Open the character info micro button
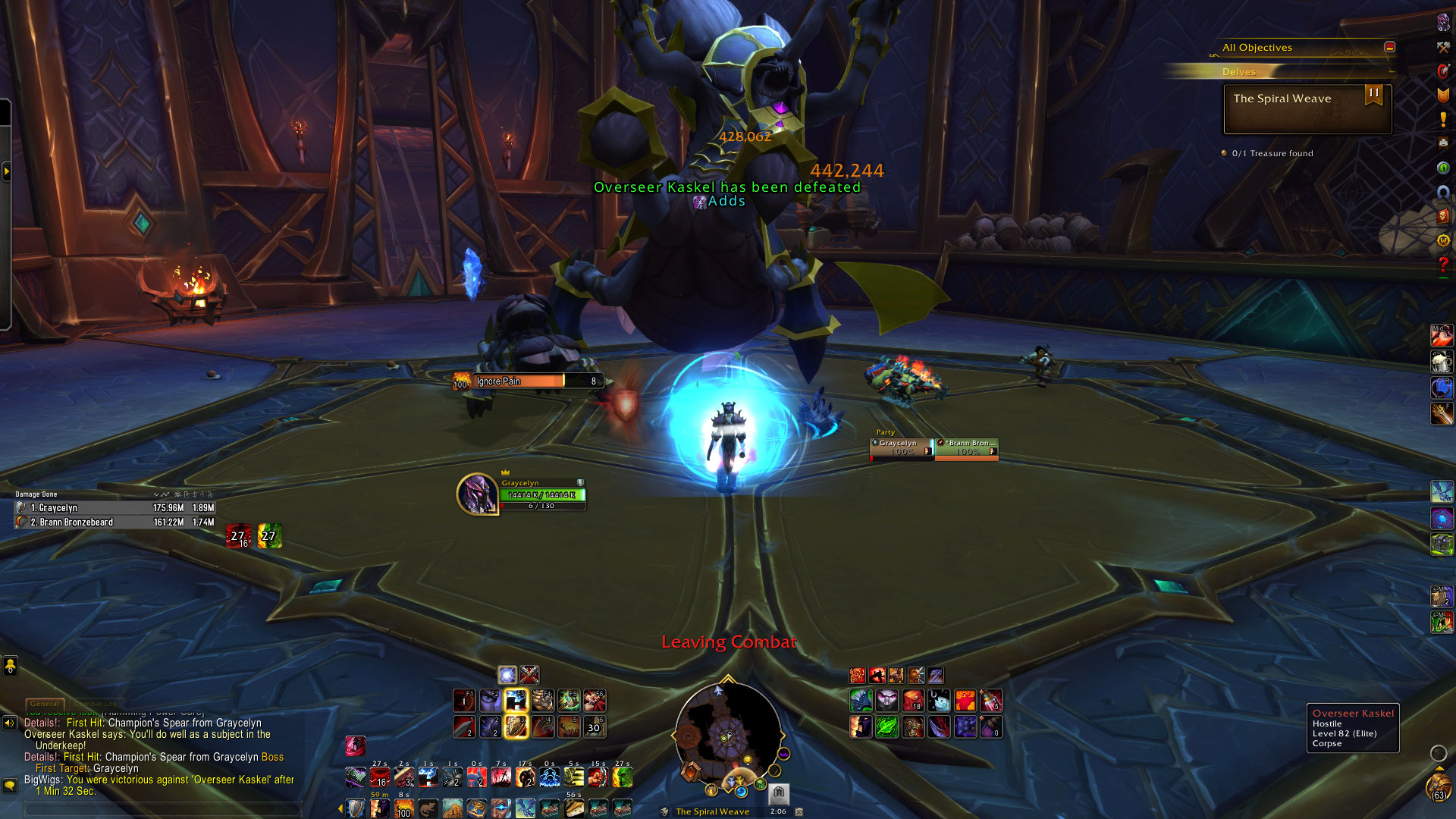Viewport: 1456px width, 819px height. click(1443, 23)
